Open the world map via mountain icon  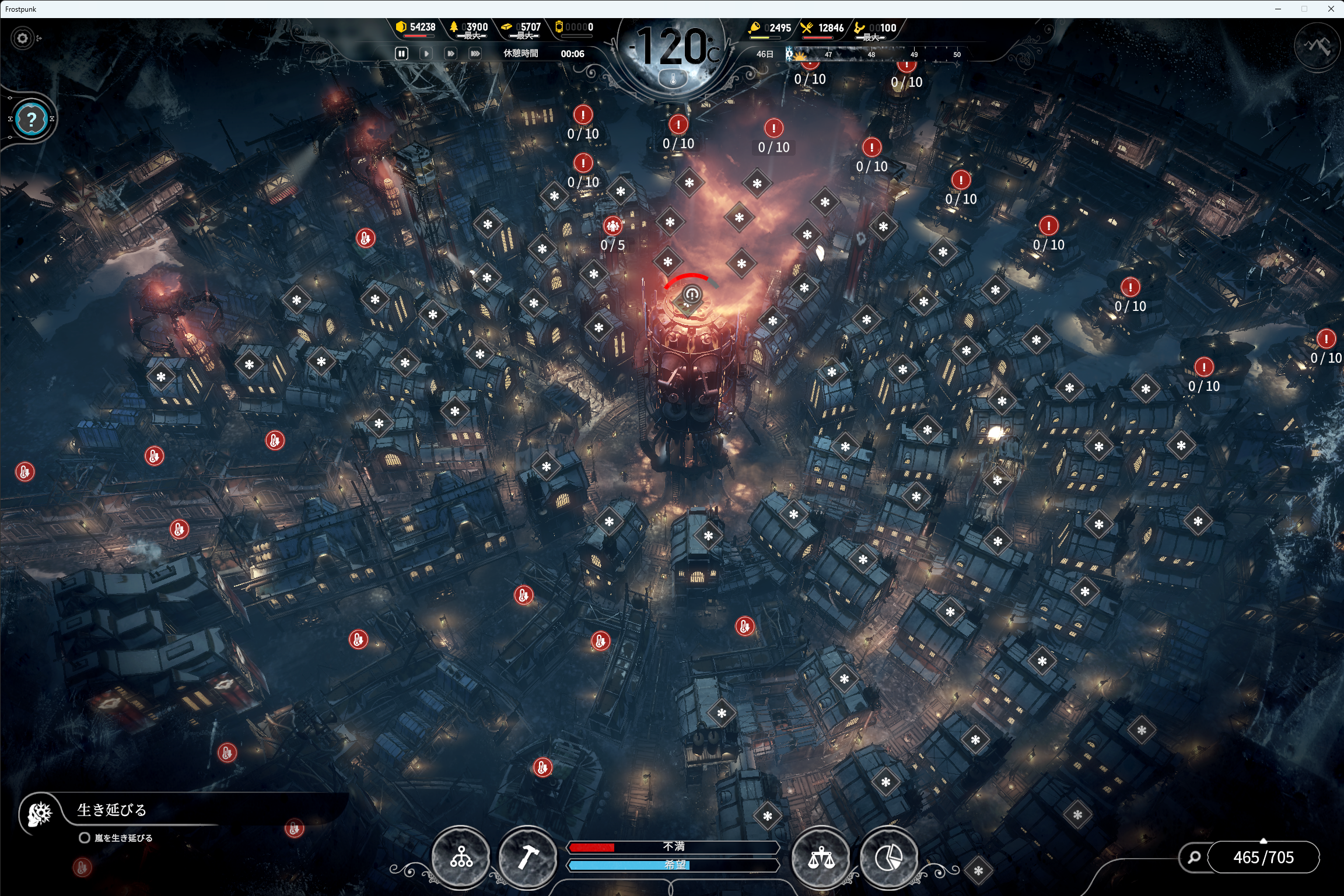coord(1316,46)
